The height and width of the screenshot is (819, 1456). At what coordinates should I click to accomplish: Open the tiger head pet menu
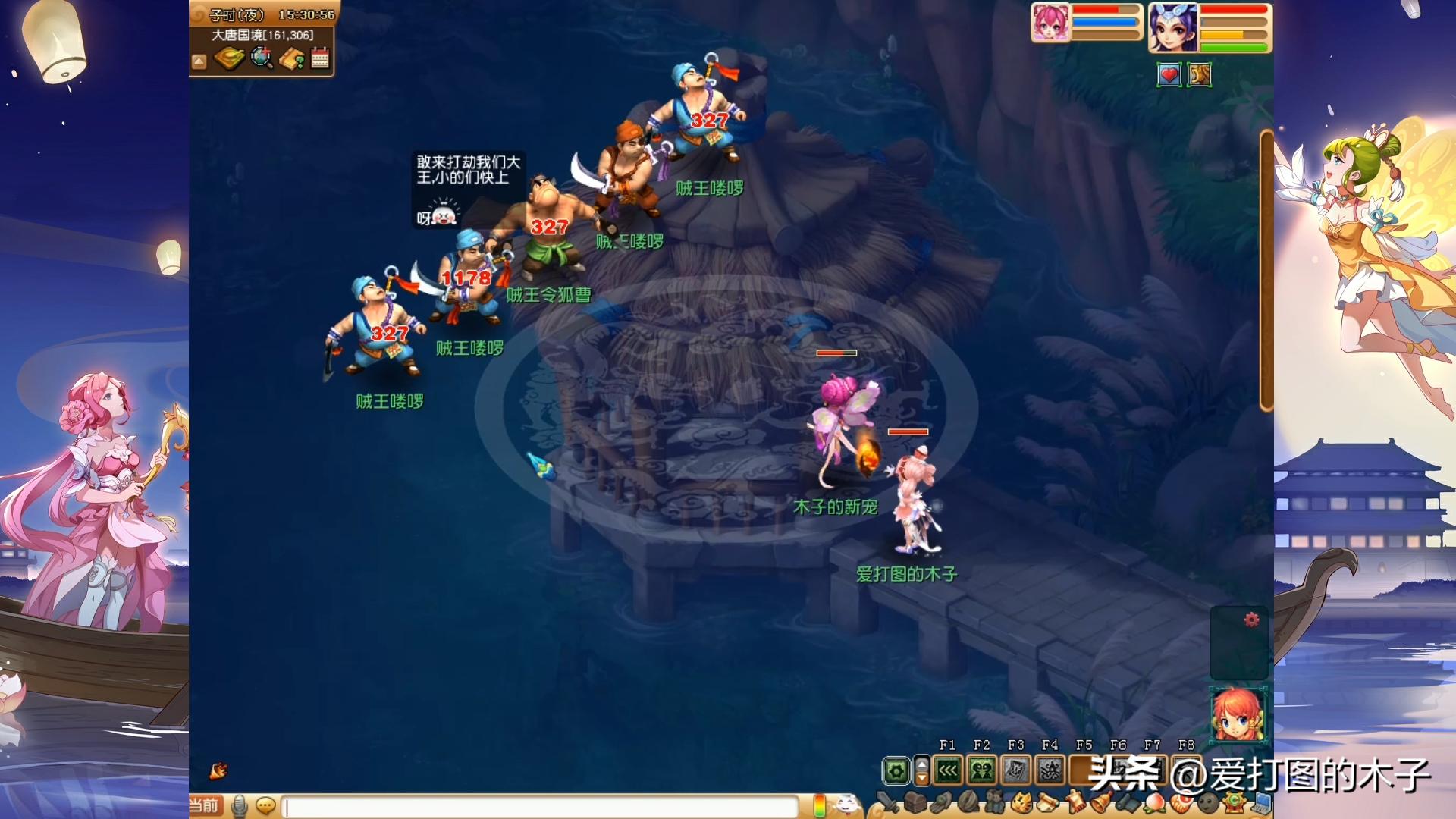1022,802
